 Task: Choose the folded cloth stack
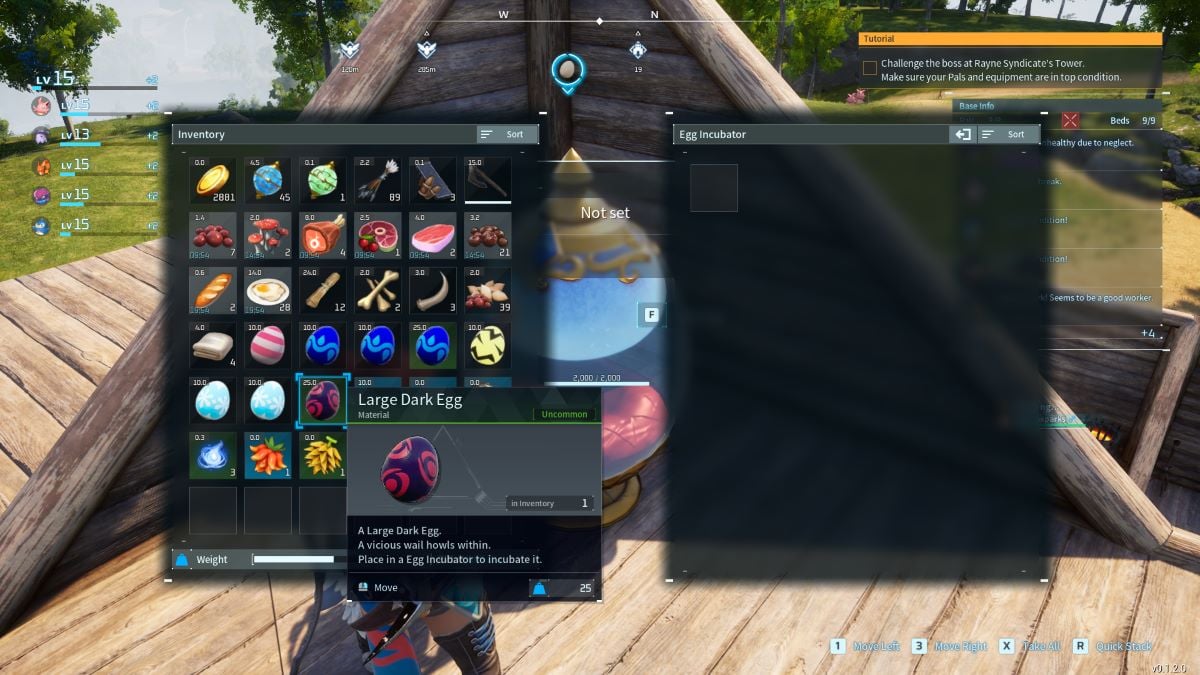click(x=213, y=346)
